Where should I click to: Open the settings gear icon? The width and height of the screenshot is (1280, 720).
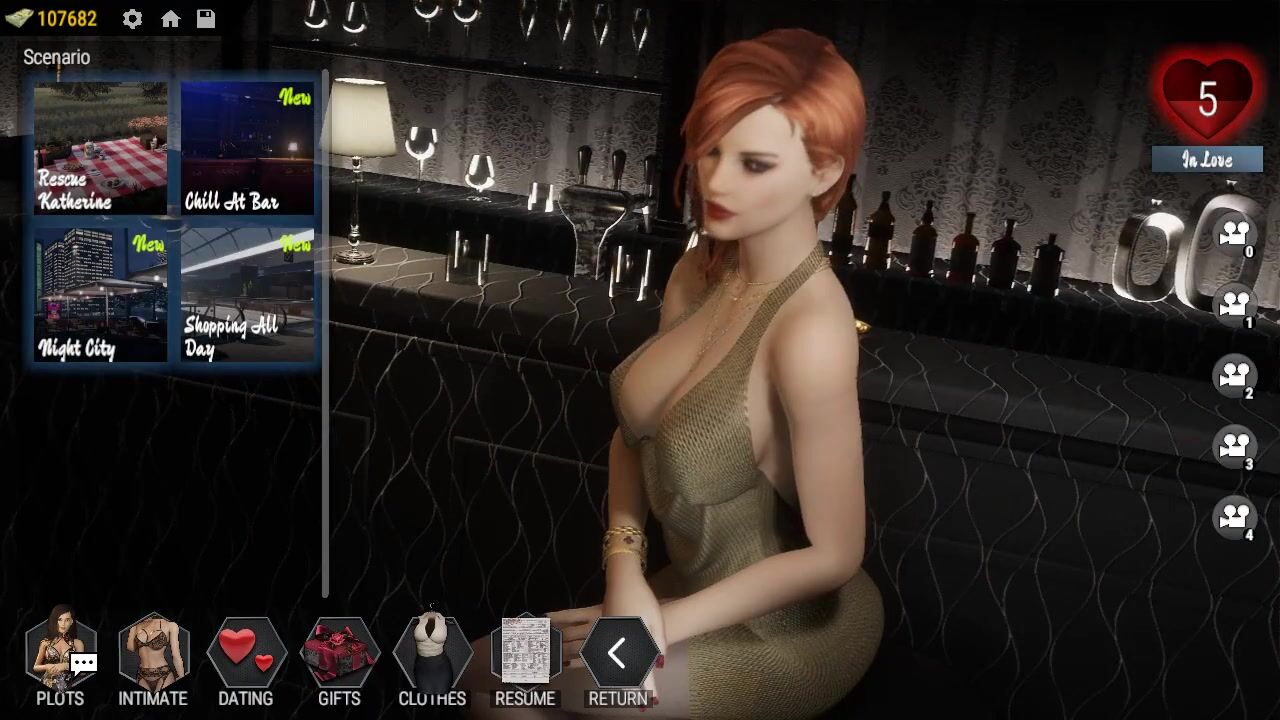[132, 19]
